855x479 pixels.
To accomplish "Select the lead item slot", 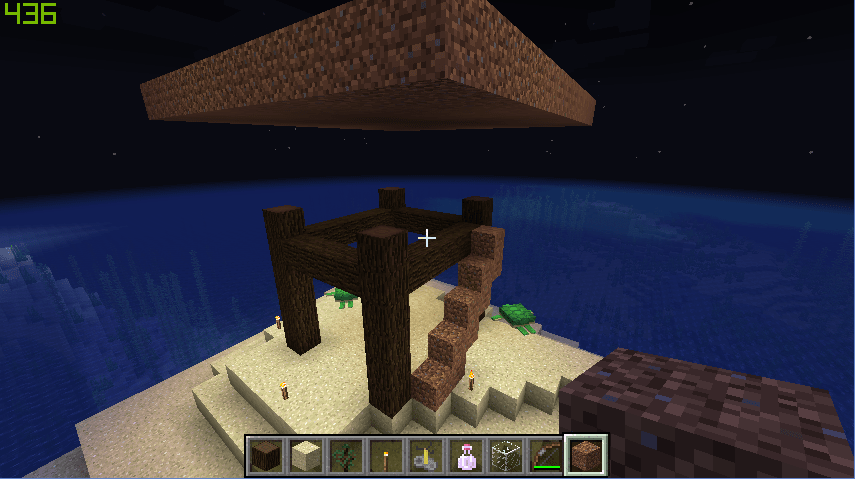I will 427,456.
